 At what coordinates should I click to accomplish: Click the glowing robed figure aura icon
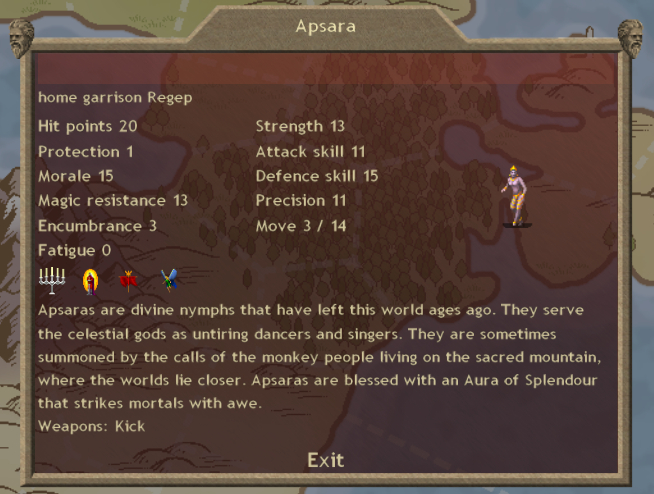tap(91, 281)
